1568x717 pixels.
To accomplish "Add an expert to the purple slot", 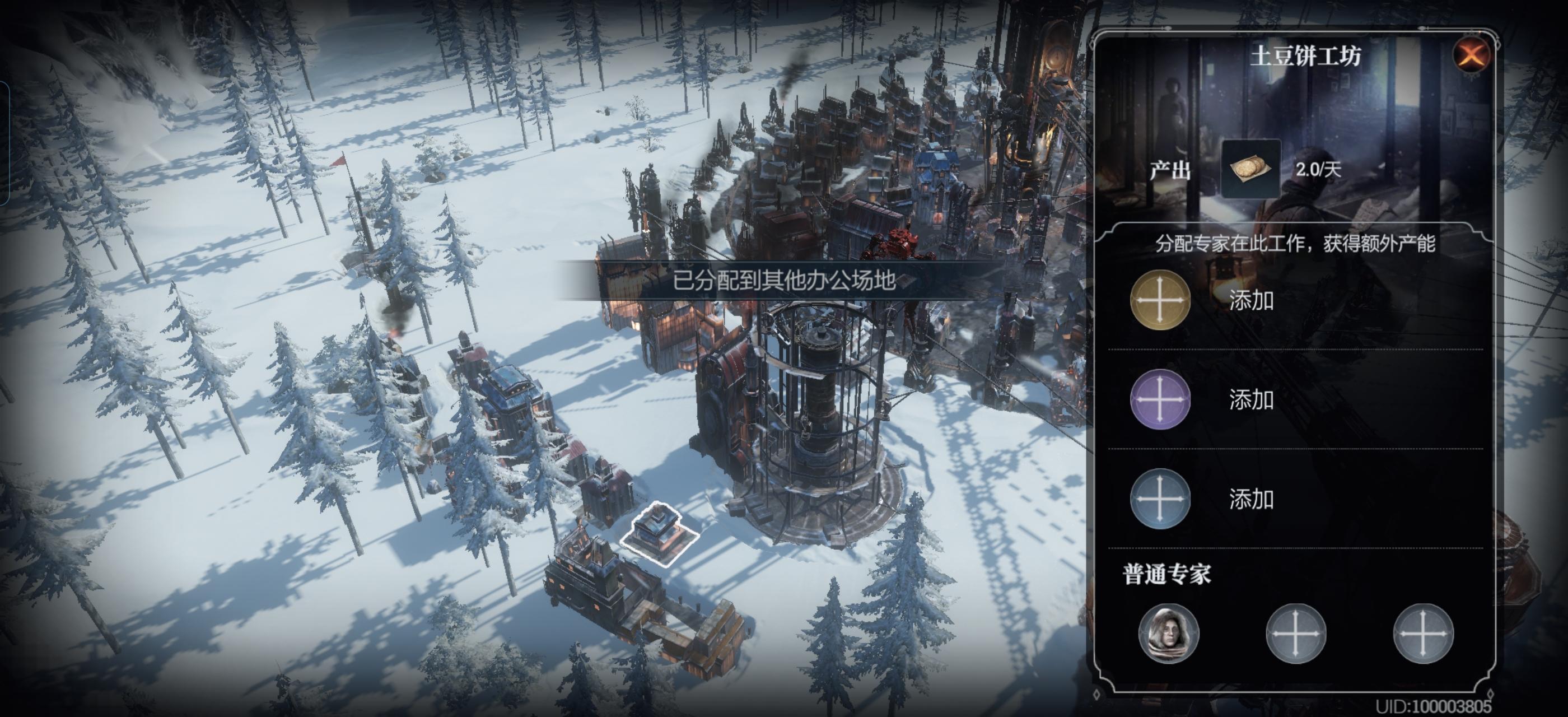I will pos(1160,399).
